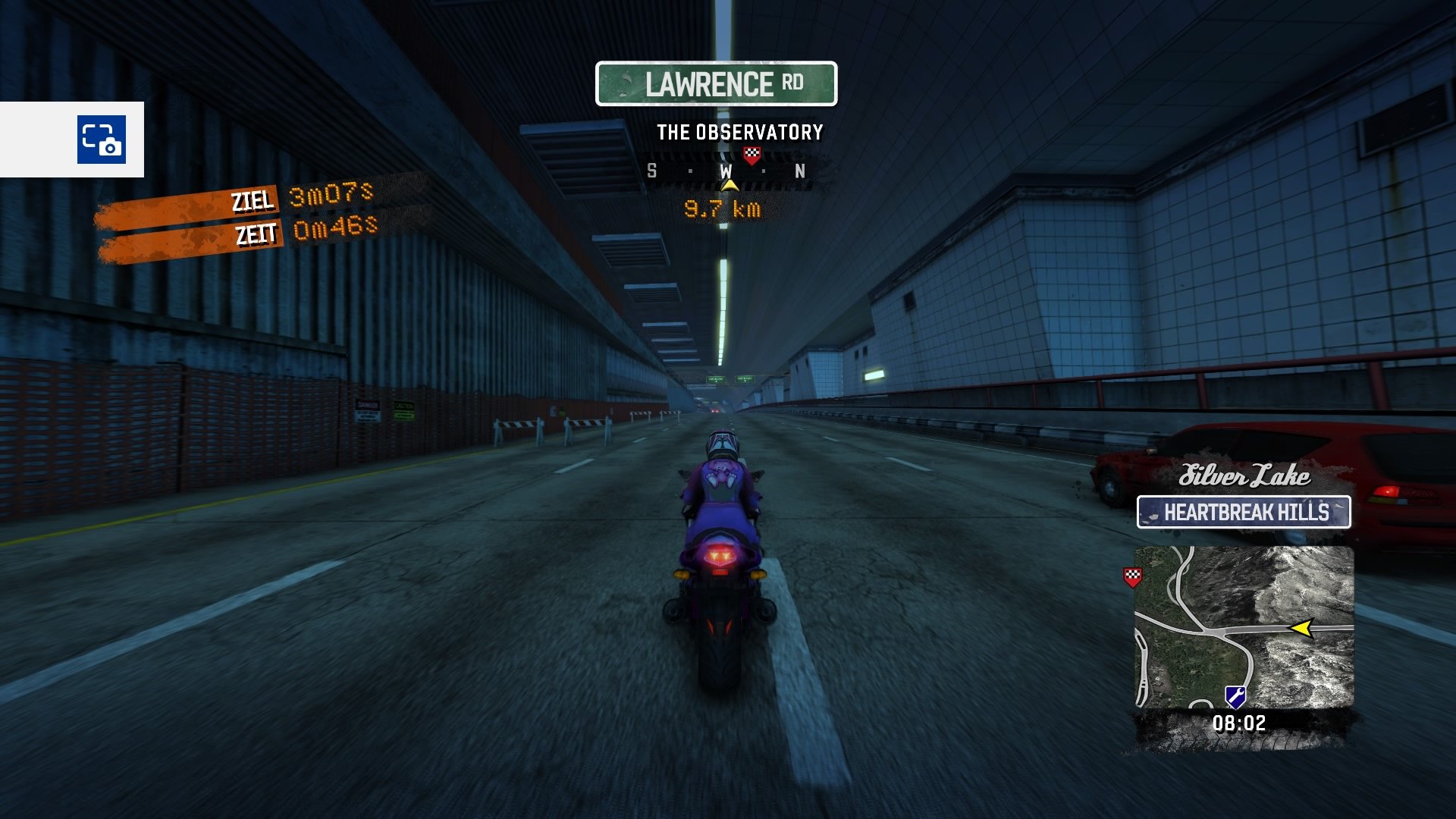Click the compass pointer arrow
The image size is (1456, 819).
[x=730, y=184]
